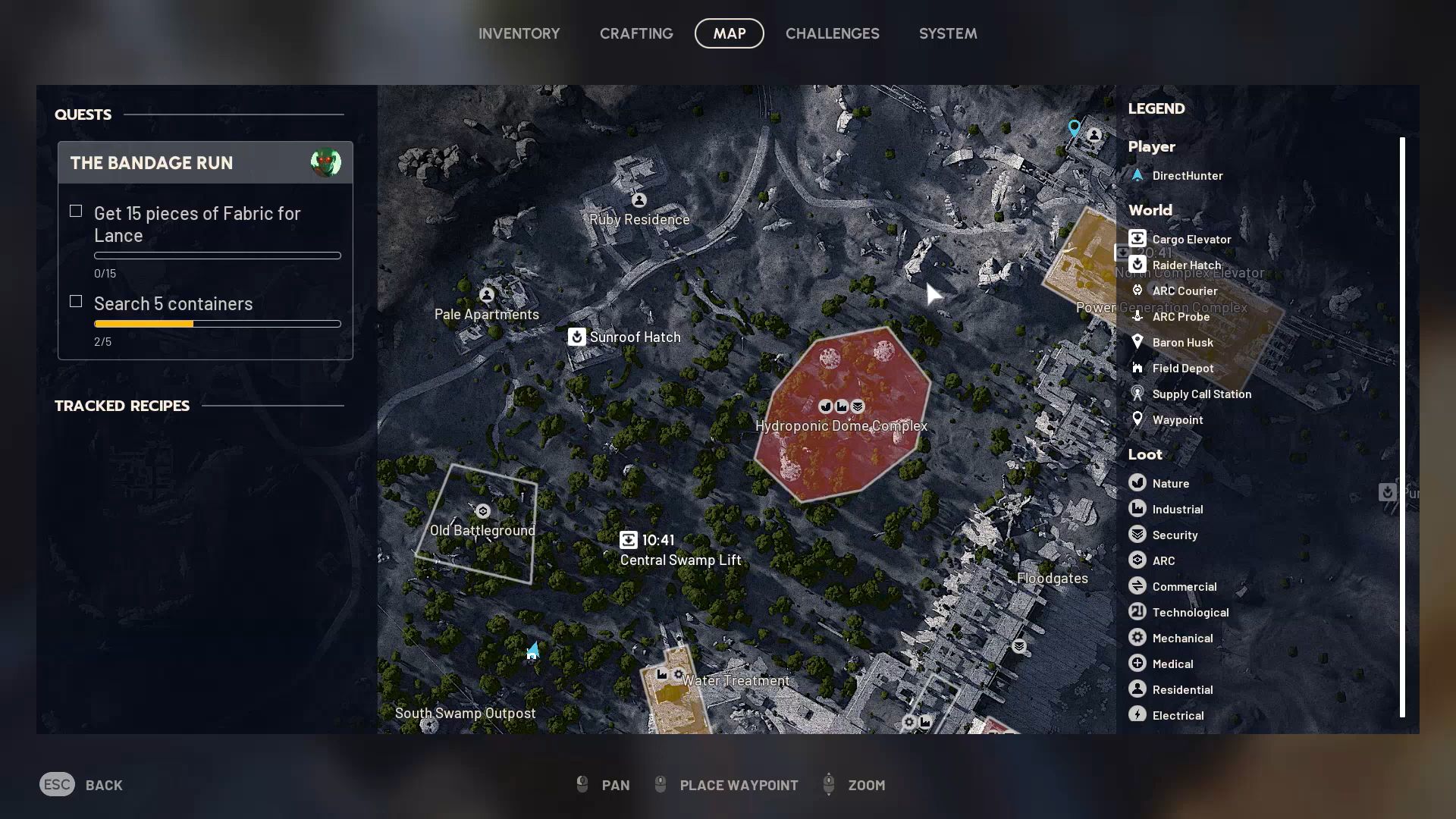Click the Search containers progress bar
Viewport: 1456px width, 819px height.
[x=217, y=324]
